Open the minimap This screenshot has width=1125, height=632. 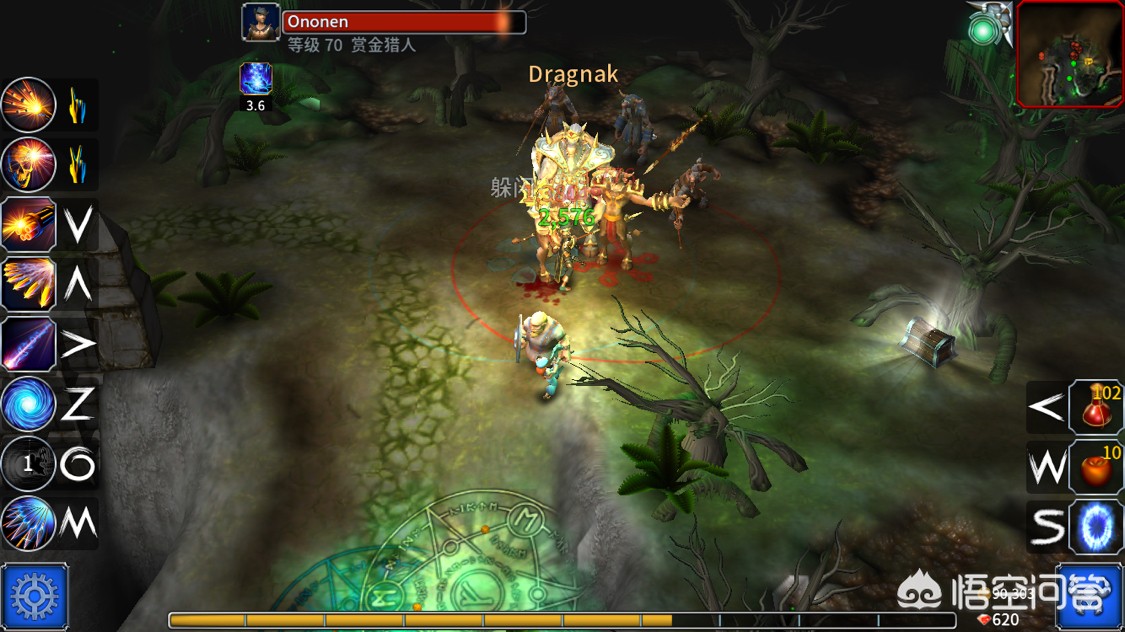pos(1069,53)
